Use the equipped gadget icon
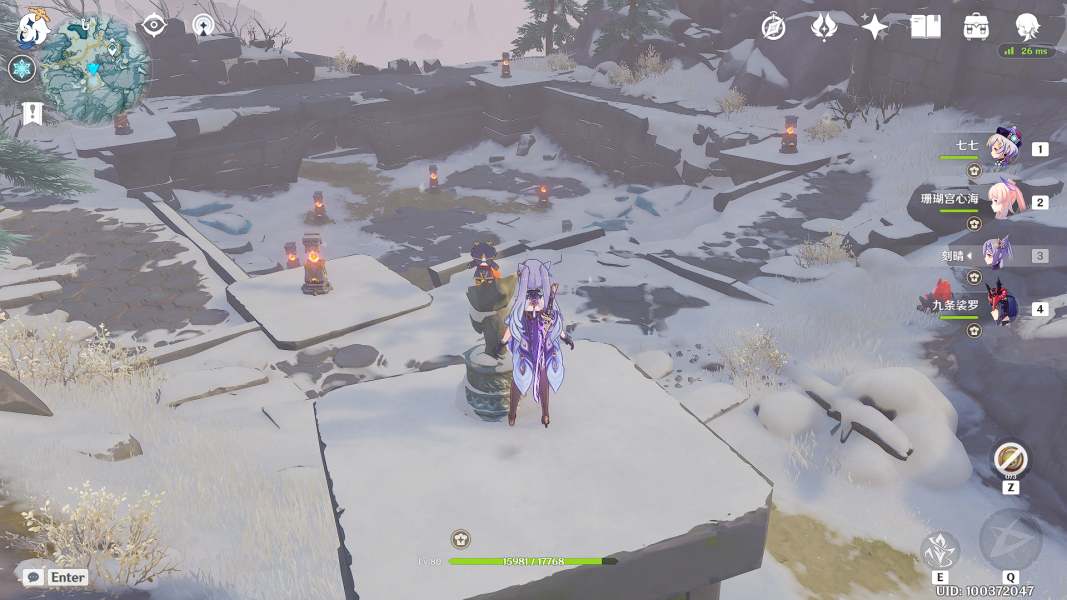 click(x=1011, y=459)
